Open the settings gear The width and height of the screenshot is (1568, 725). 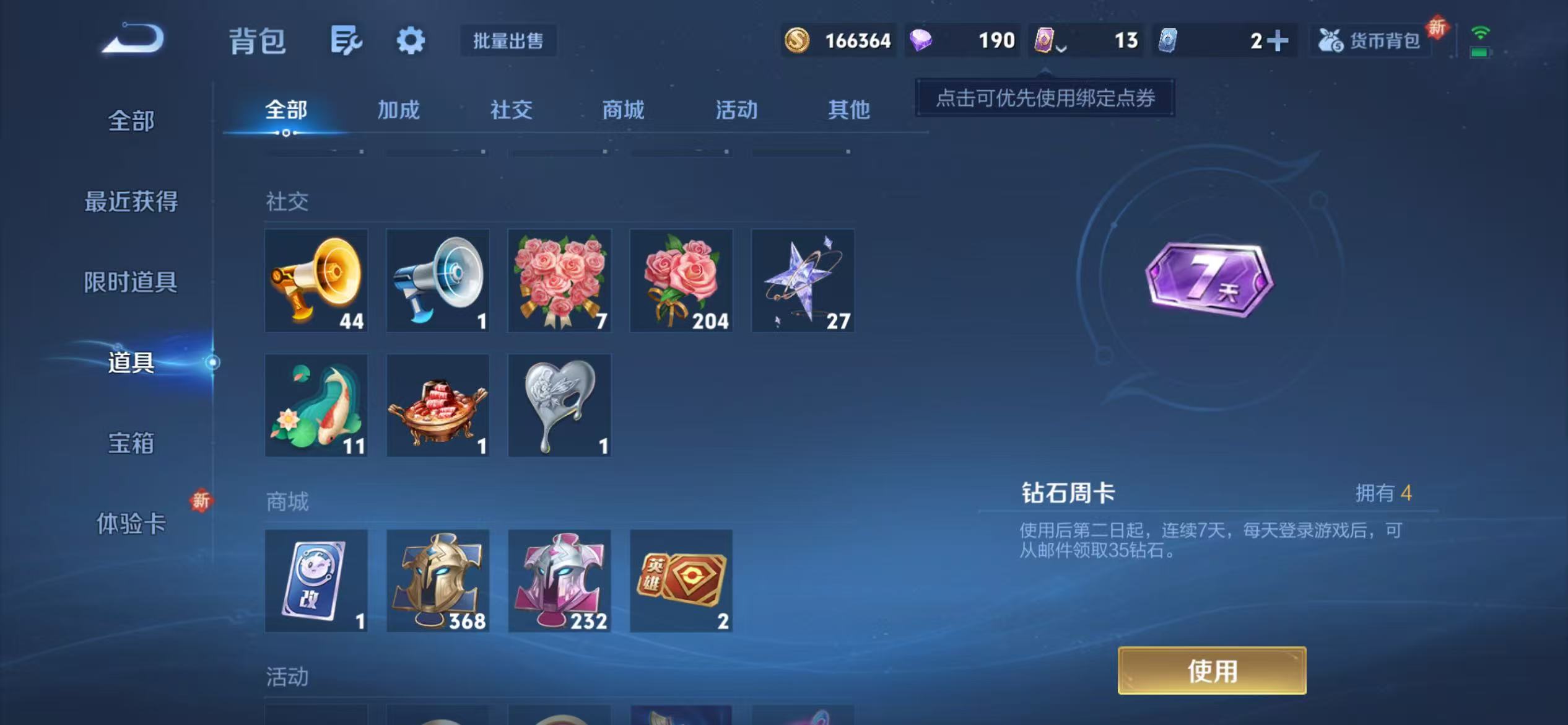coord(411,40)
